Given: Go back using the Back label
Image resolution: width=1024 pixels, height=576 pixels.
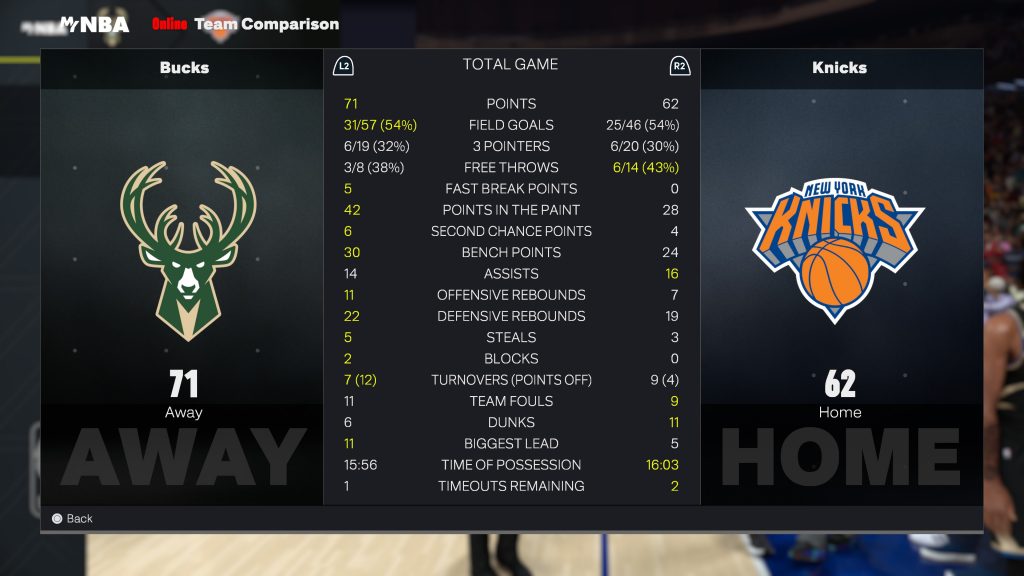Looking at the screenshot, I should 79,519.
